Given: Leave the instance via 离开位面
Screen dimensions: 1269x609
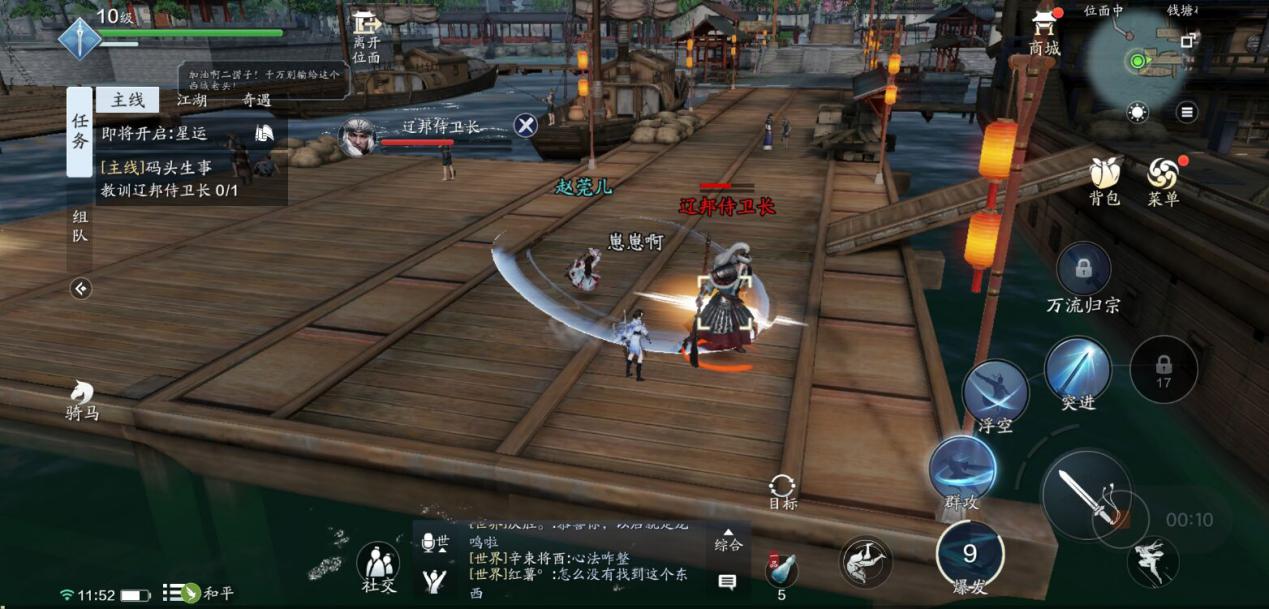Looking at the screenshot, I should (x=366, y=38).
